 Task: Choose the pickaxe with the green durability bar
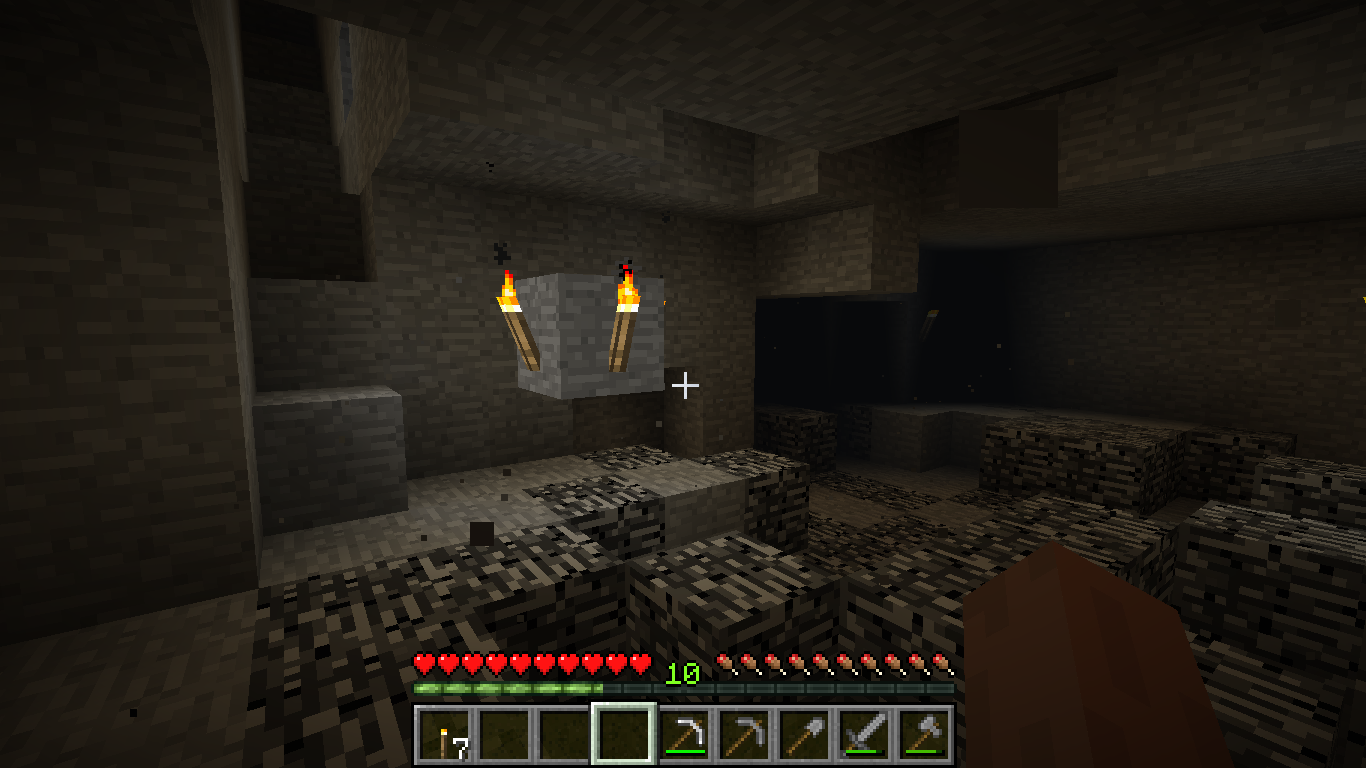[x=684, y=735]
